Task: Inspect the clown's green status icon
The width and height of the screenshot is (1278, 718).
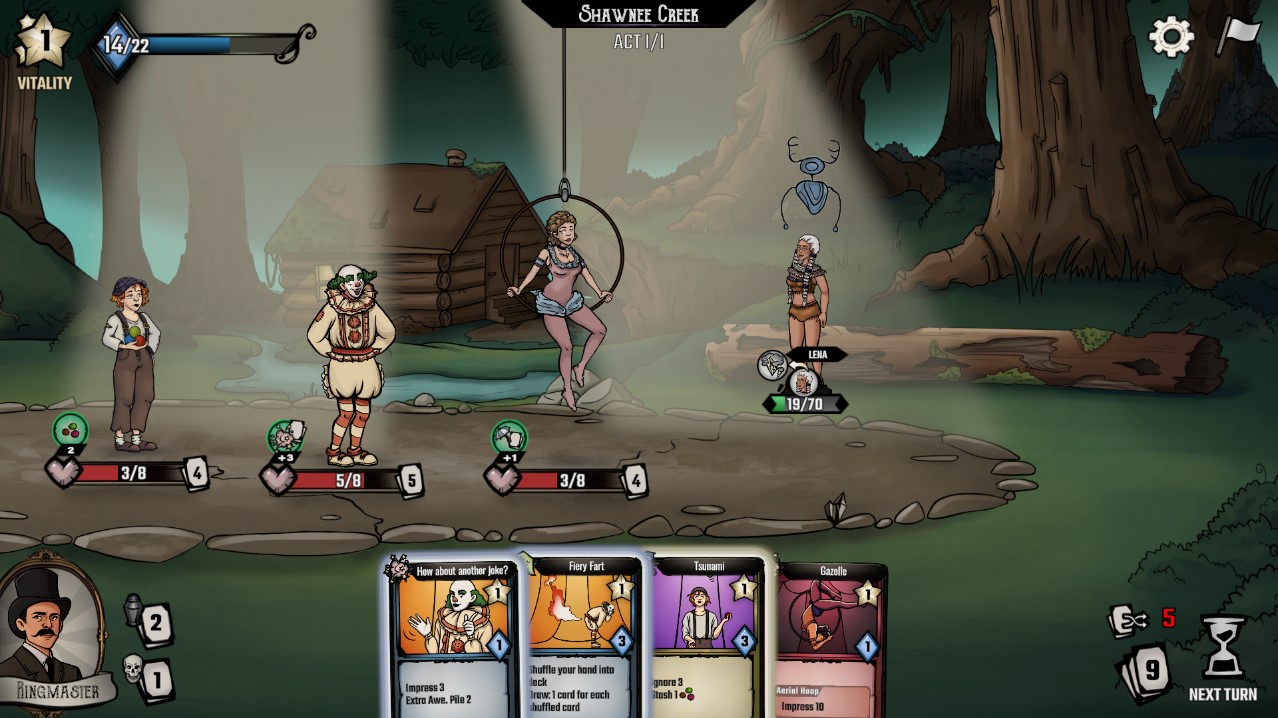Action: click(286, 437)
